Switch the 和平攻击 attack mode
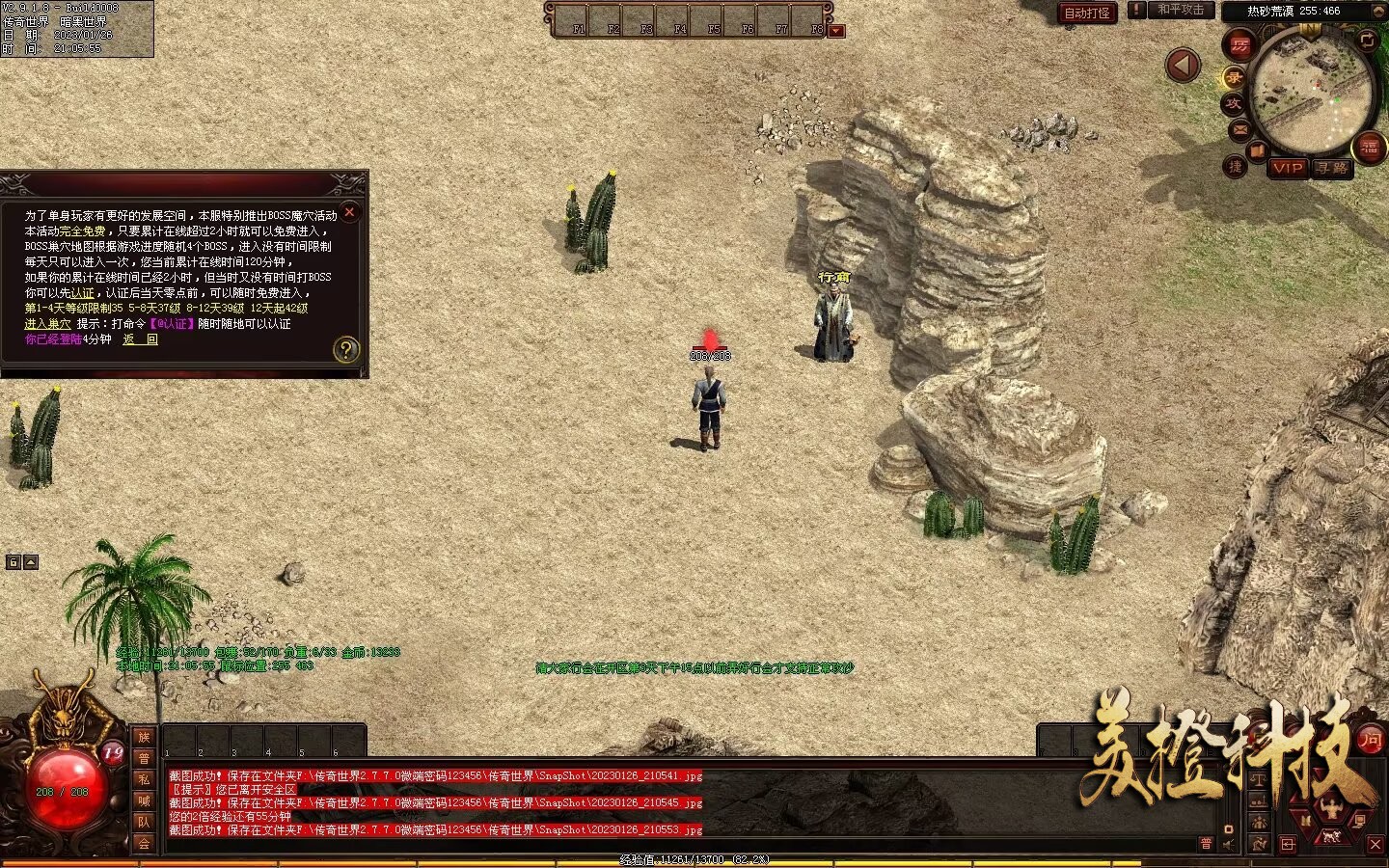 (1181, 10)
